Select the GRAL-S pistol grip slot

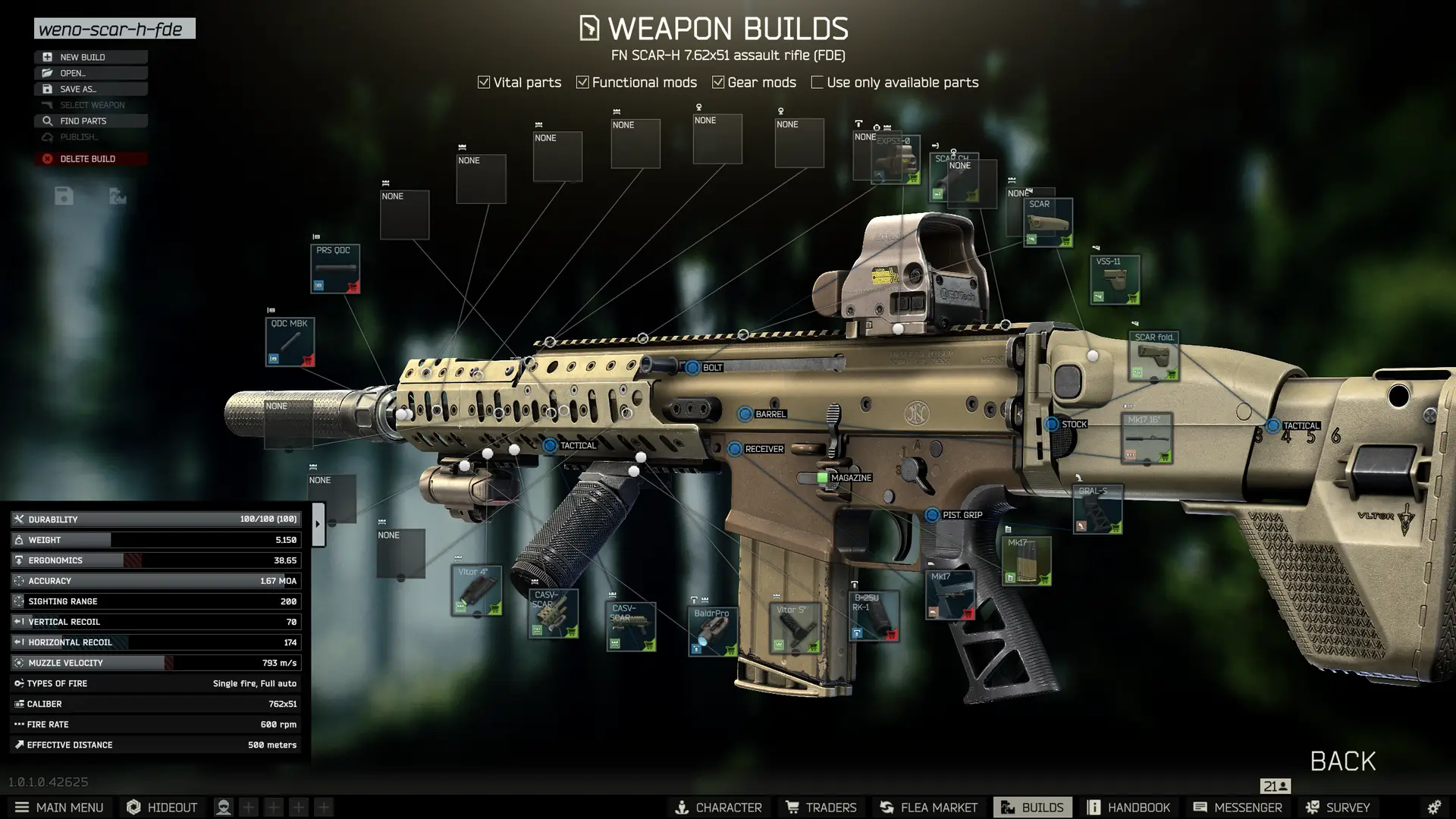coord(1097,509)
